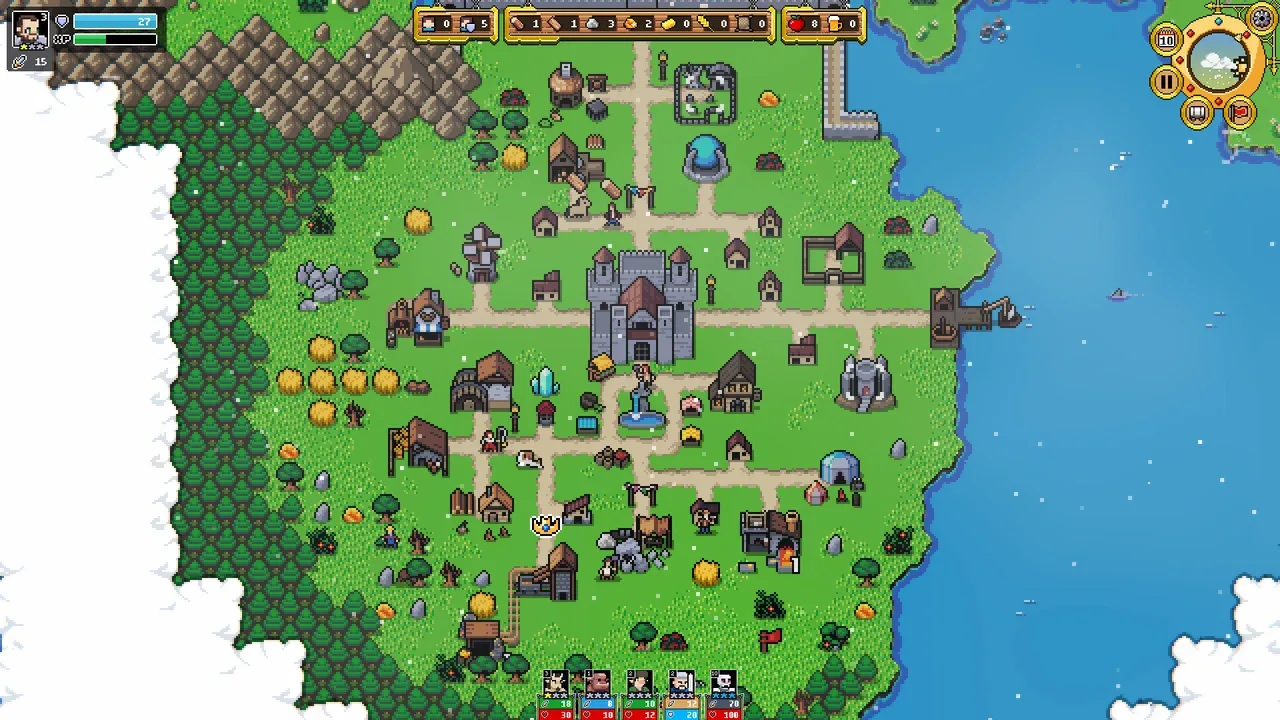1280x720 pixels.
Task: Pause the game with the pause button
Action: (1165, 81)
